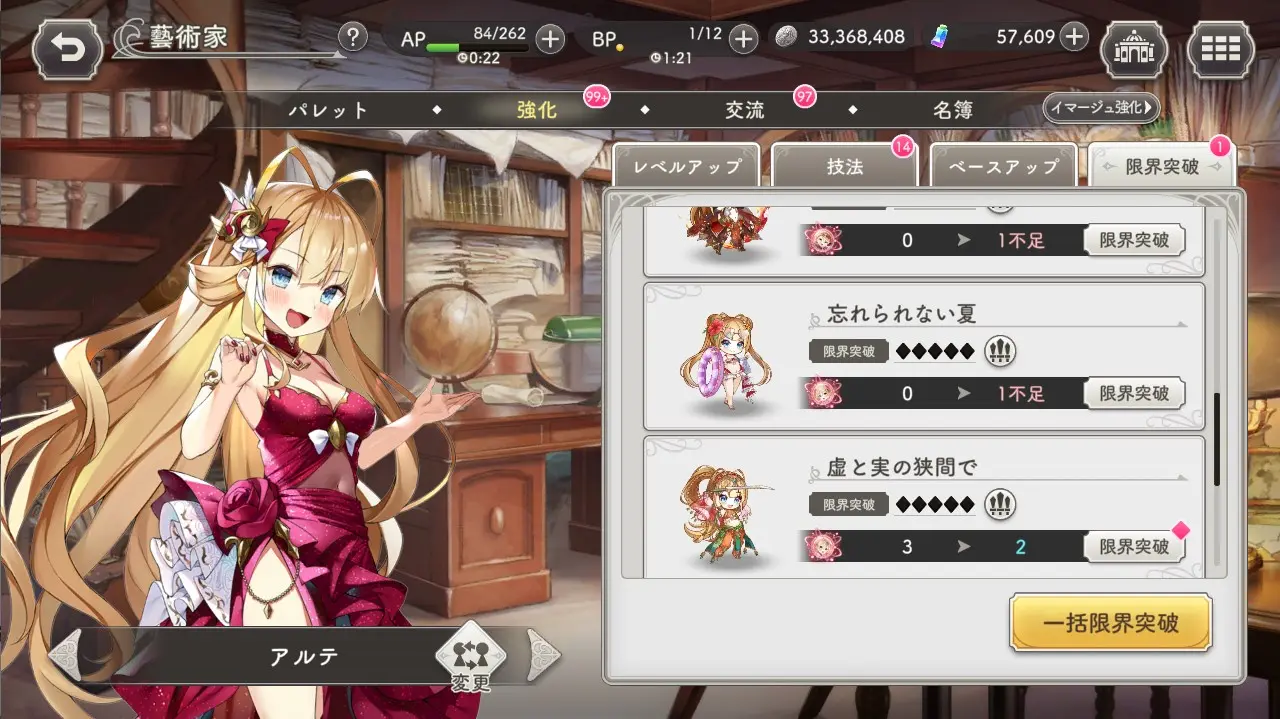
Task: Add AP with the plus button
Action: (550, 39)
